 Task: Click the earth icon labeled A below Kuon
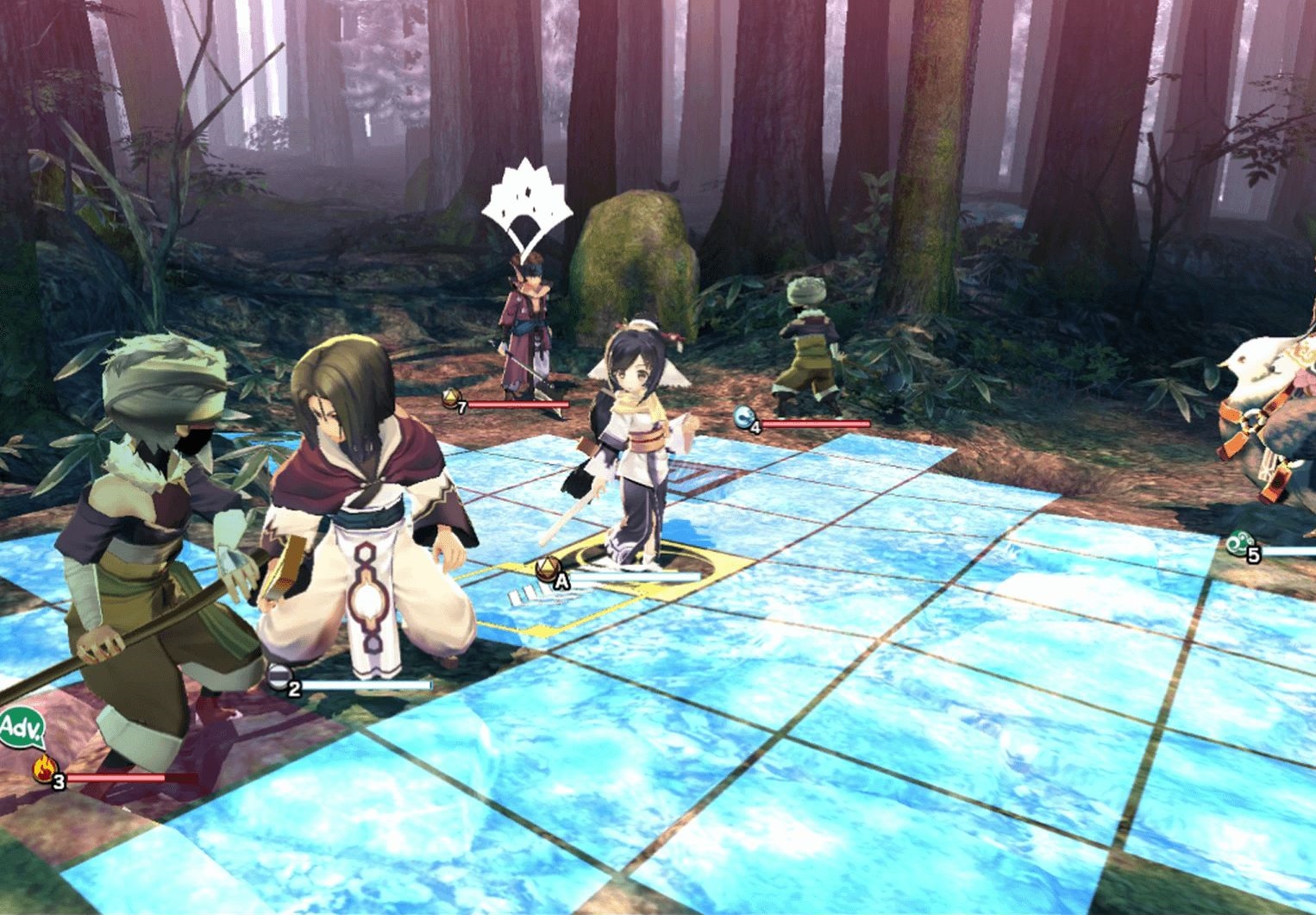(x=549, y=569)
